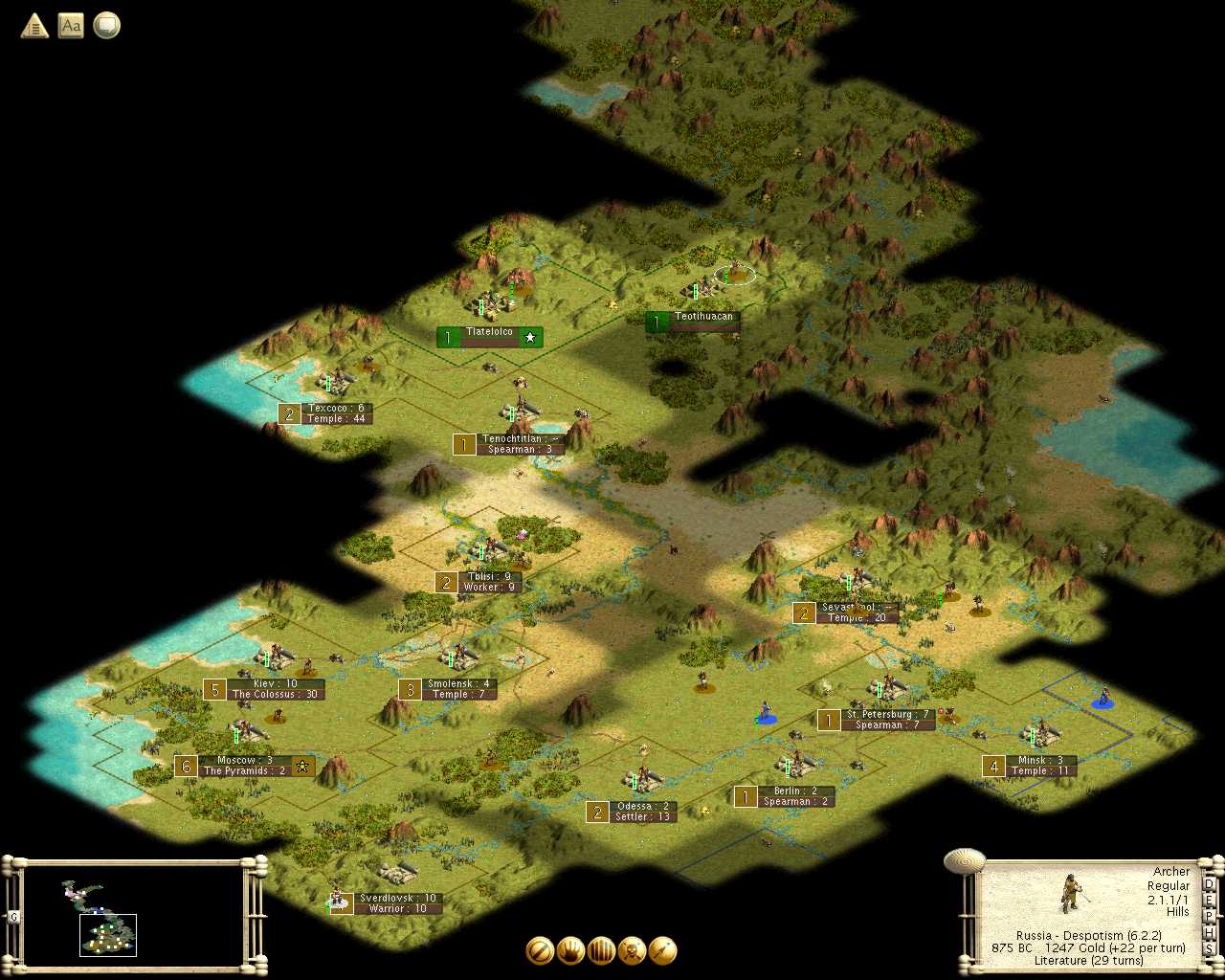Click the skull-and-crossbones unit order button
Screen dimensions: 1225x980
click(x=632, y=950)
